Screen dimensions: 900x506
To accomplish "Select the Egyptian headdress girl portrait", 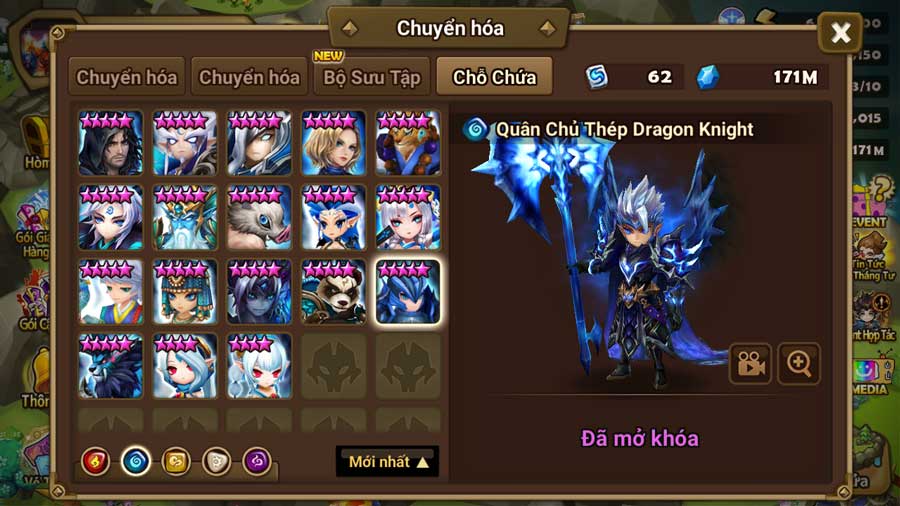I will [x=185, y=292].
